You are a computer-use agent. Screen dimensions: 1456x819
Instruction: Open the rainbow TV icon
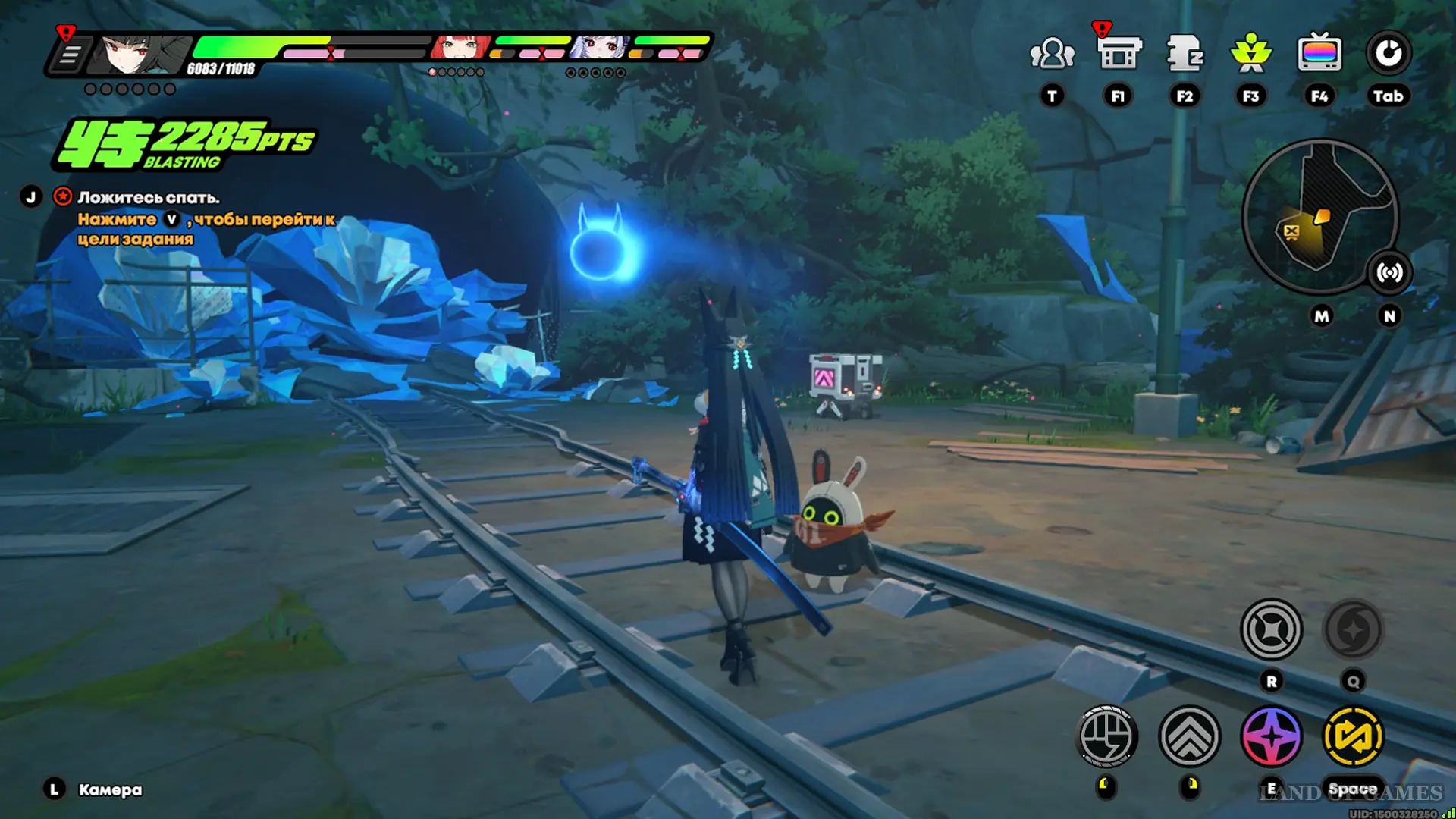[1319, 54]
